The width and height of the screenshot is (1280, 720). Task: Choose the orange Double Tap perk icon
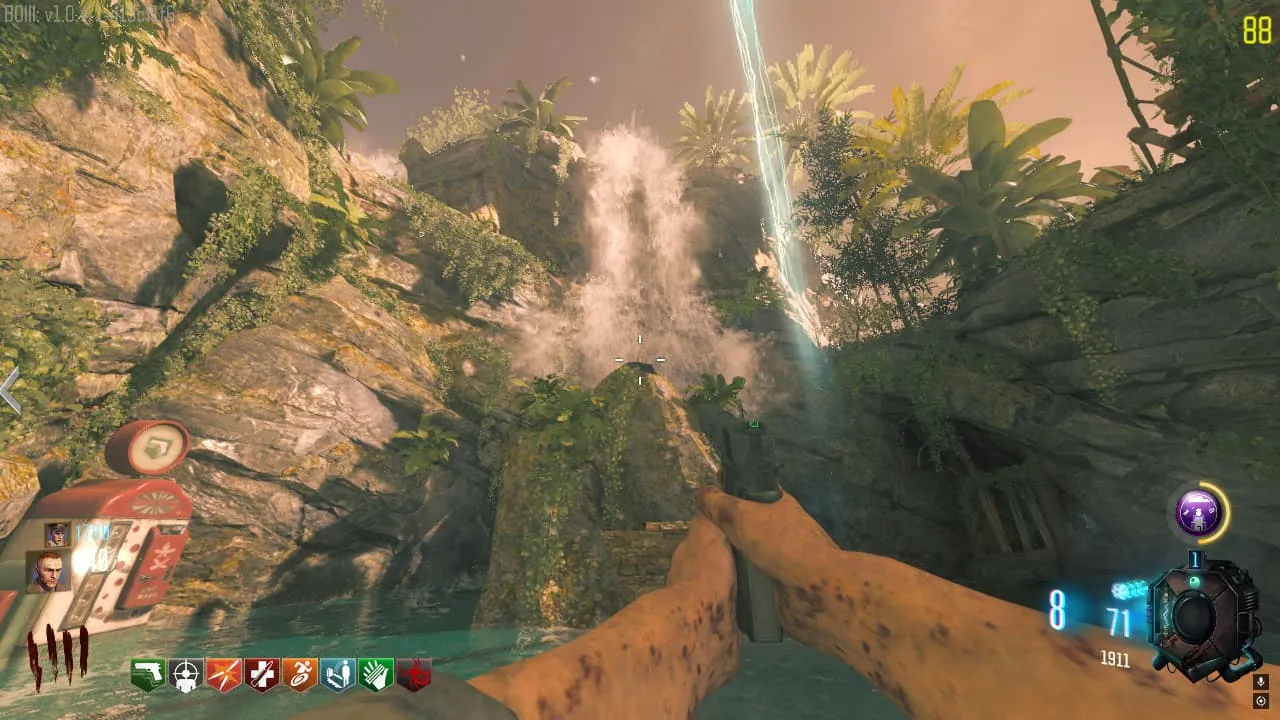[x=224, y=674]
